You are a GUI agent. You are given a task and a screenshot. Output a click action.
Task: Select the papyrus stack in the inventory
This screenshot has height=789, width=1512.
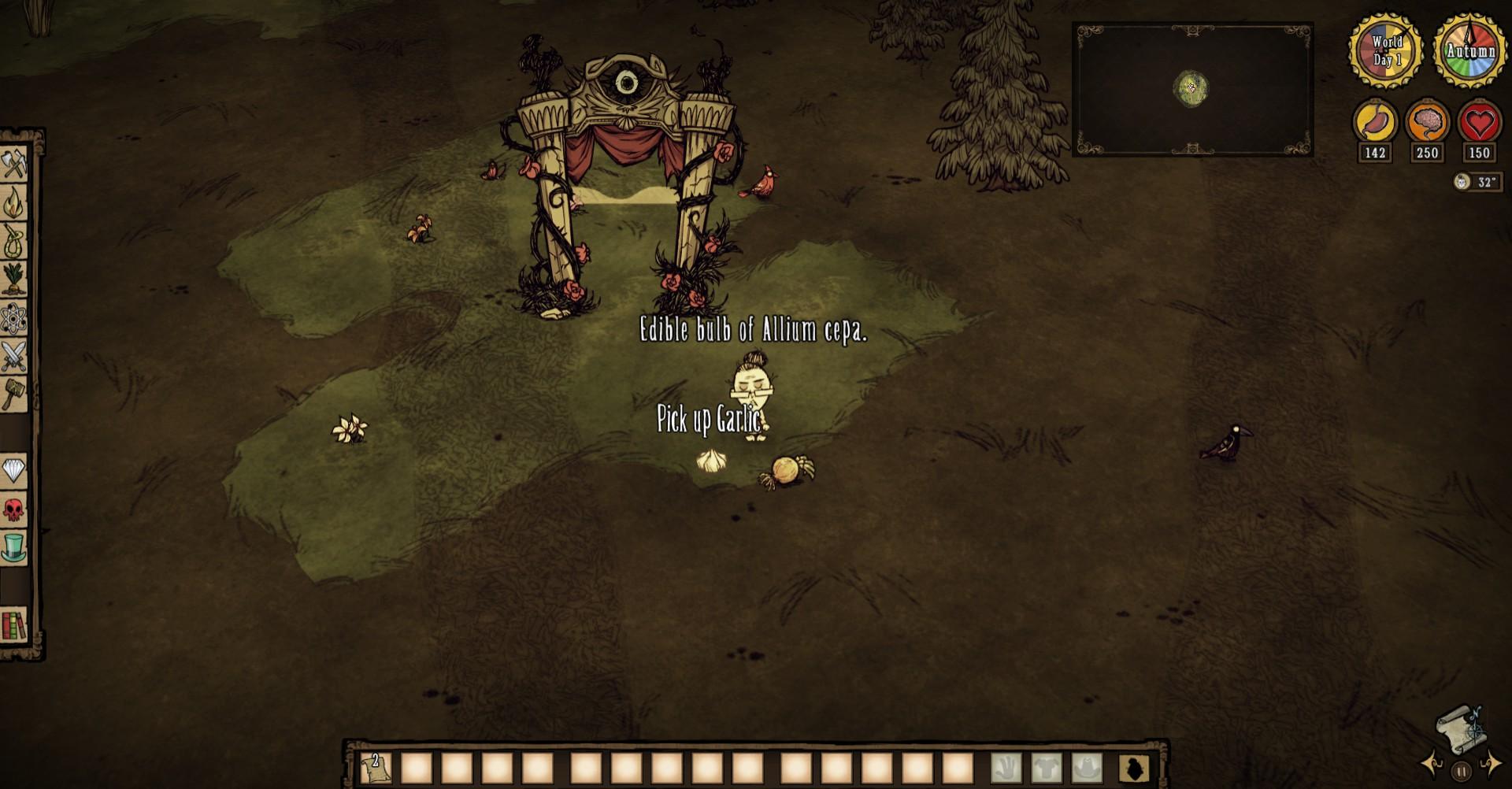(376, 767)
